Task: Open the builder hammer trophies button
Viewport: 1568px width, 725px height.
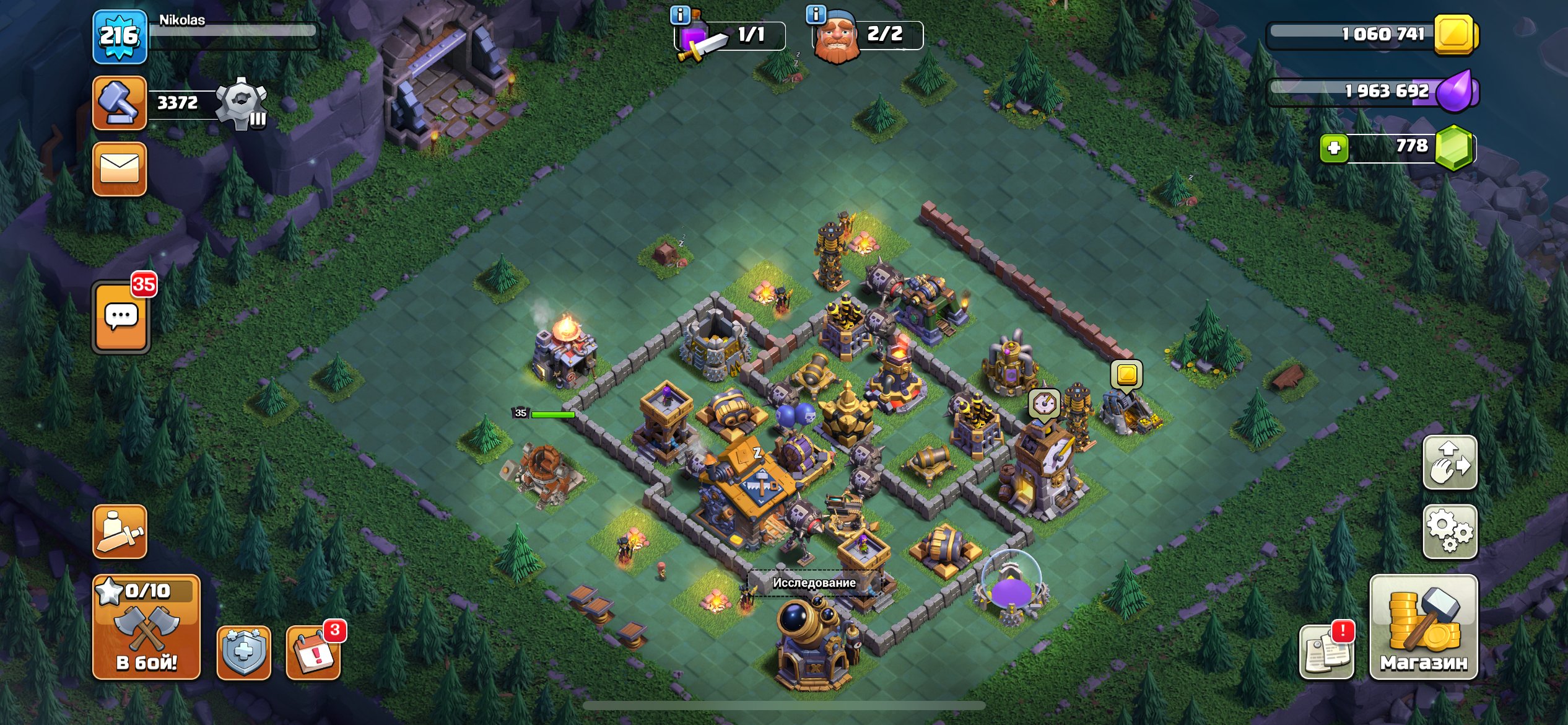Action: point(120,103)
